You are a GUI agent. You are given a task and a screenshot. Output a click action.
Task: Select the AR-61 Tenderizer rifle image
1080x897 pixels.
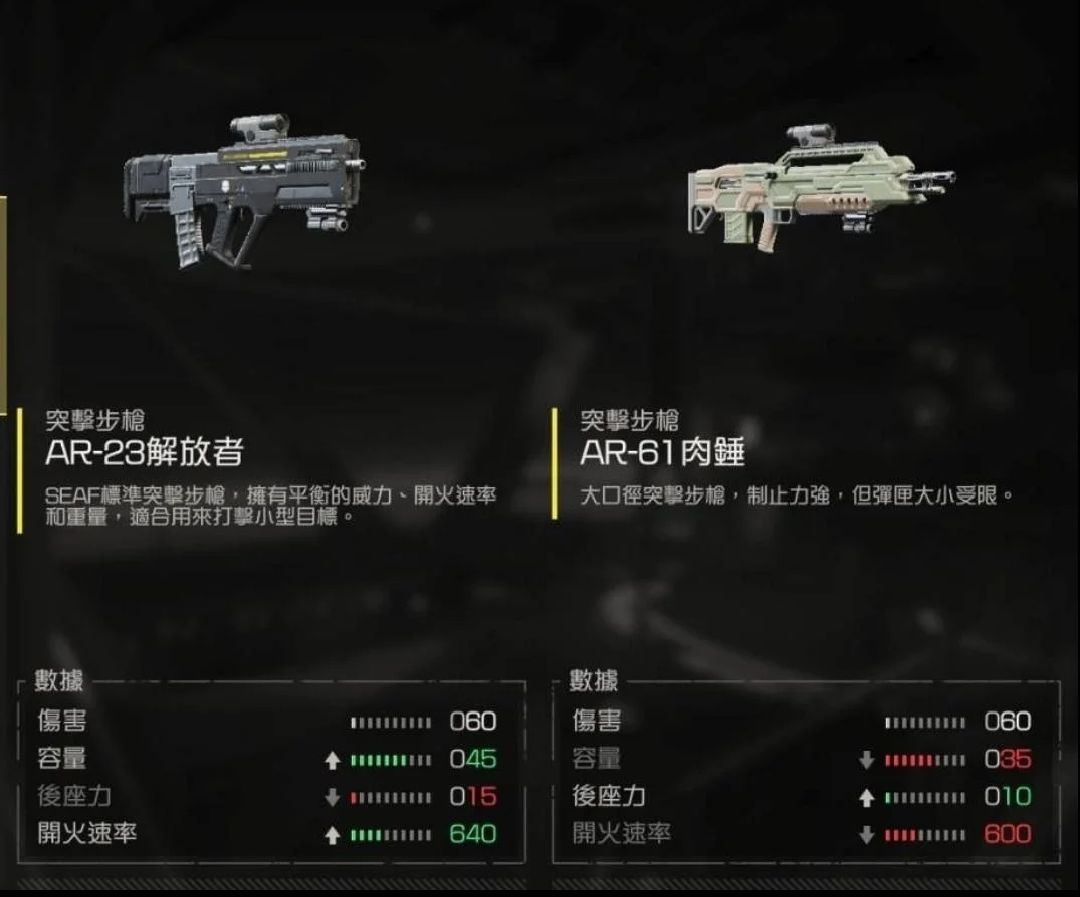[x=818, y=187]
